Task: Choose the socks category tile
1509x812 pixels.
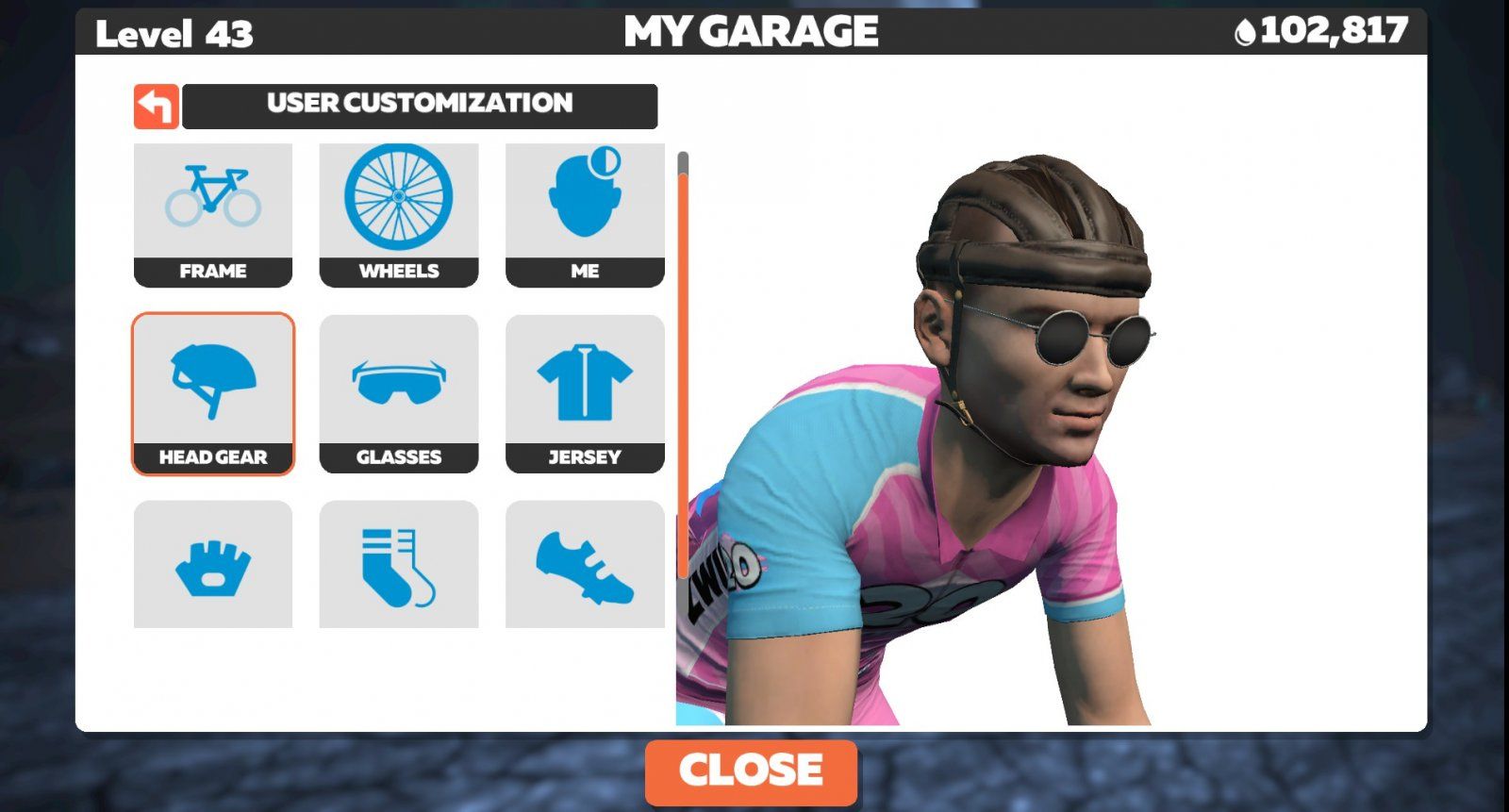Action: [399, 564]
